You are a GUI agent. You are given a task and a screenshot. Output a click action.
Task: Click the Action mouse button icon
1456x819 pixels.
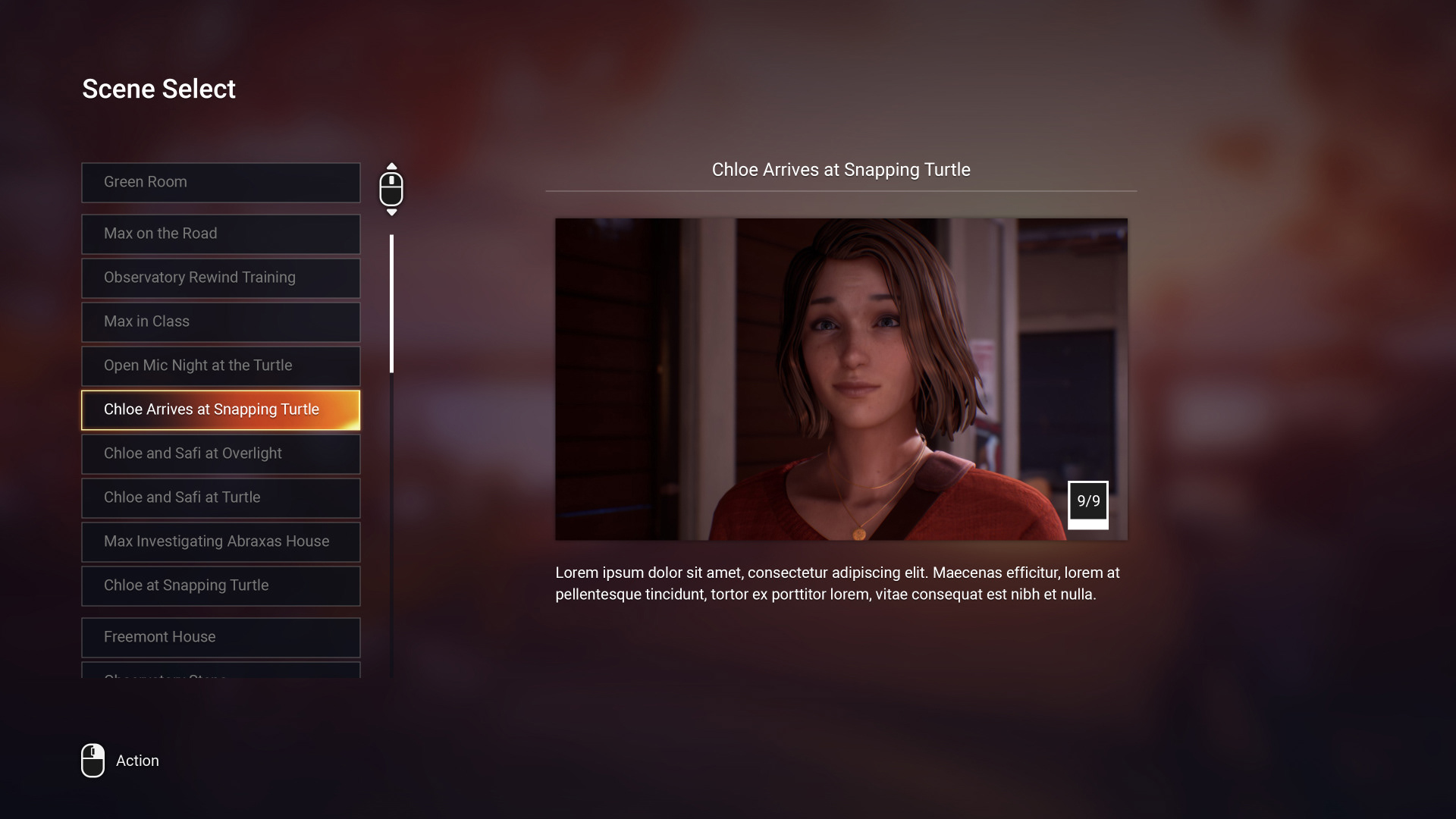(93, 761)
